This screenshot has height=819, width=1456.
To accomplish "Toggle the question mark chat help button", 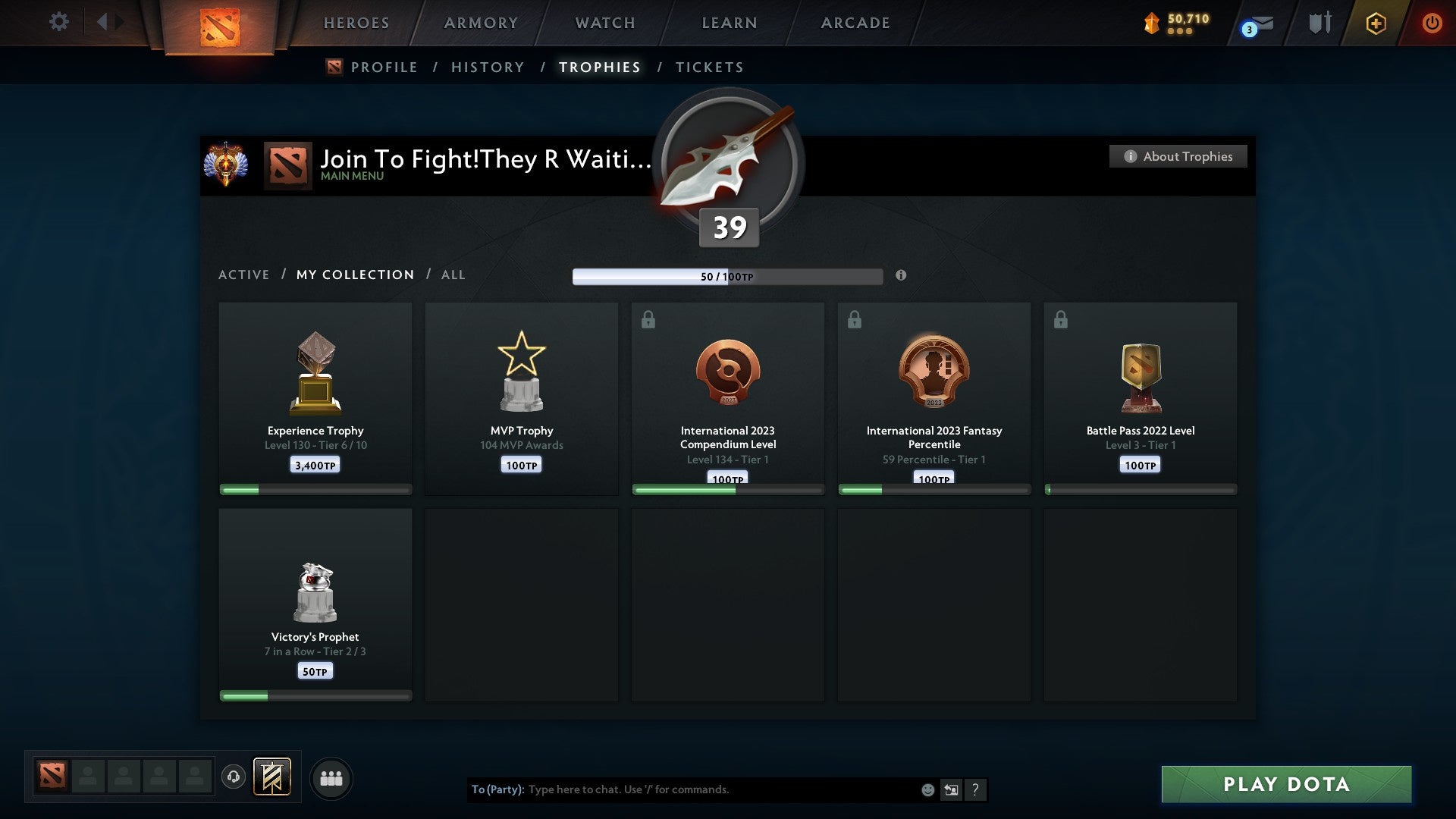I will (x=976, y=789).
